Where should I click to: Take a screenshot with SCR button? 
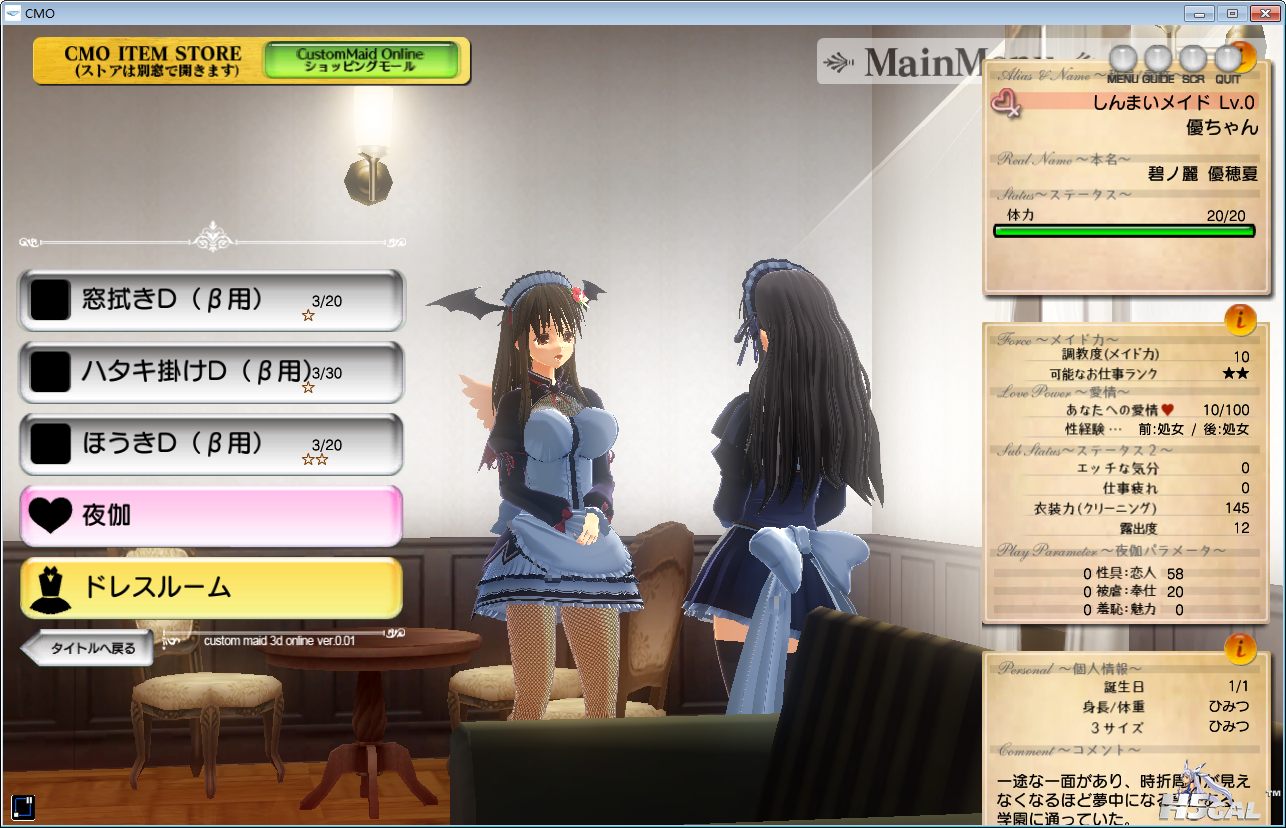pos(1193,60)
